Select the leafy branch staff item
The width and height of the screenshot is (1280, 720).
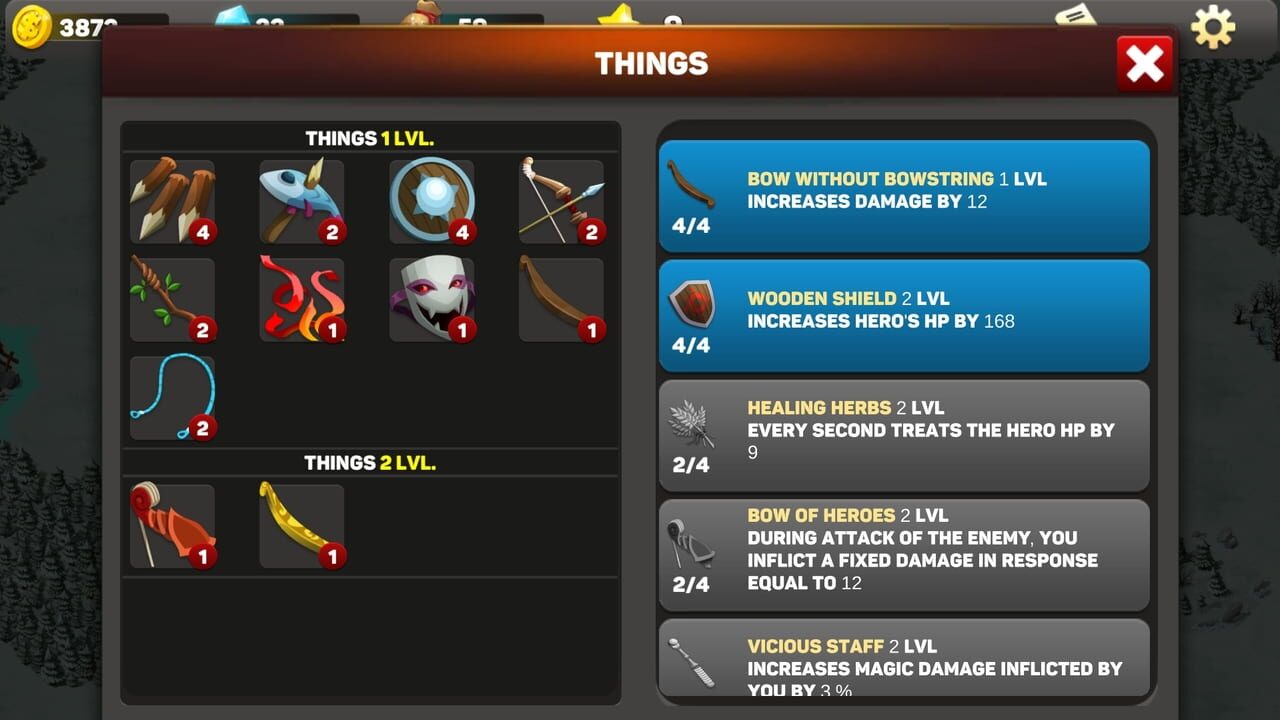(x=172, y=300)
